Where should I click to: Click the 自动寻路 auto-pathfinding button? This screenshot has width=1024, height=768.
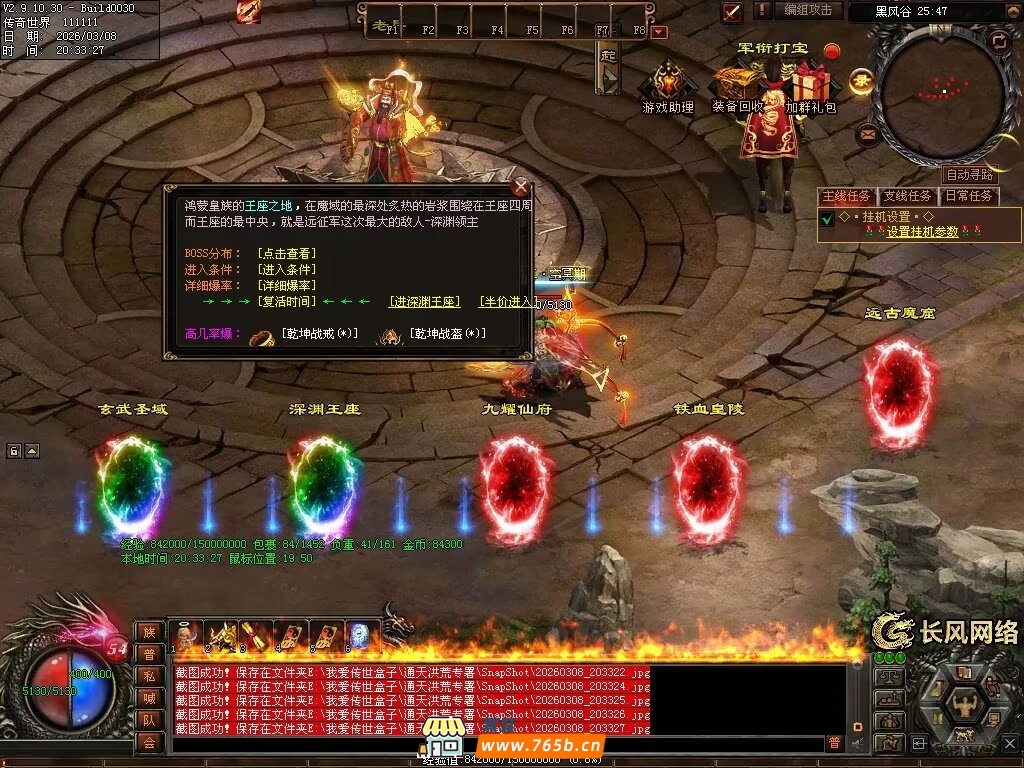pyautogui.click(x=970, y=175)
